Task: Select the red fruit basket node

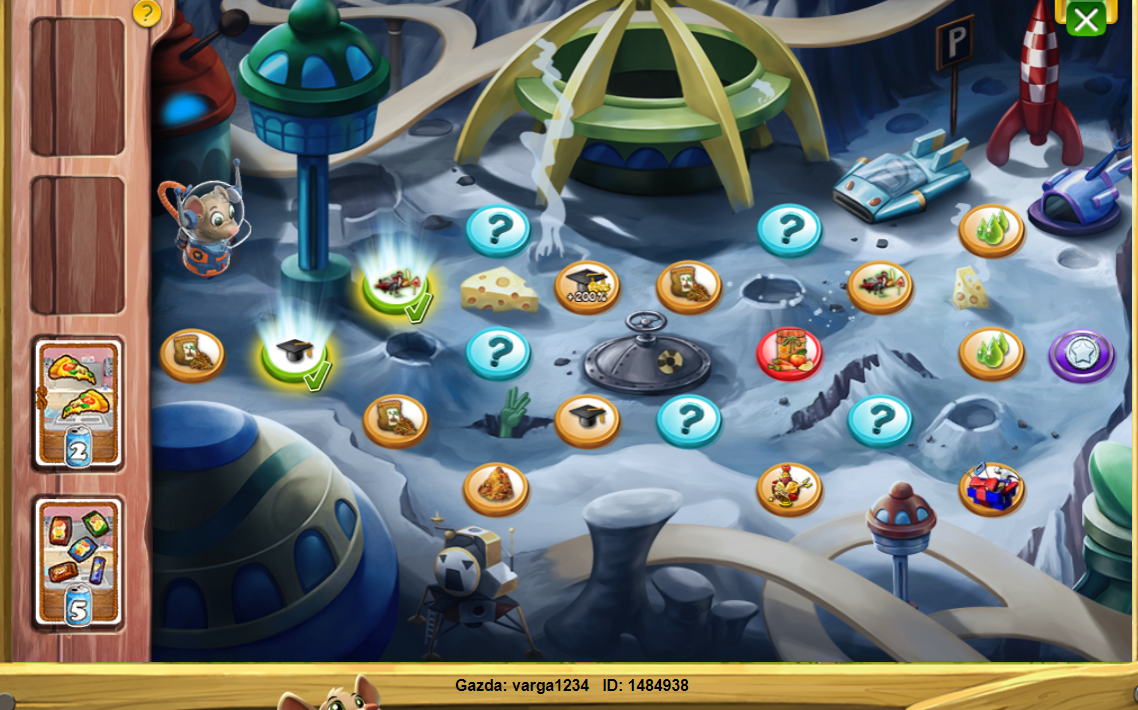Action: [789, 354]
